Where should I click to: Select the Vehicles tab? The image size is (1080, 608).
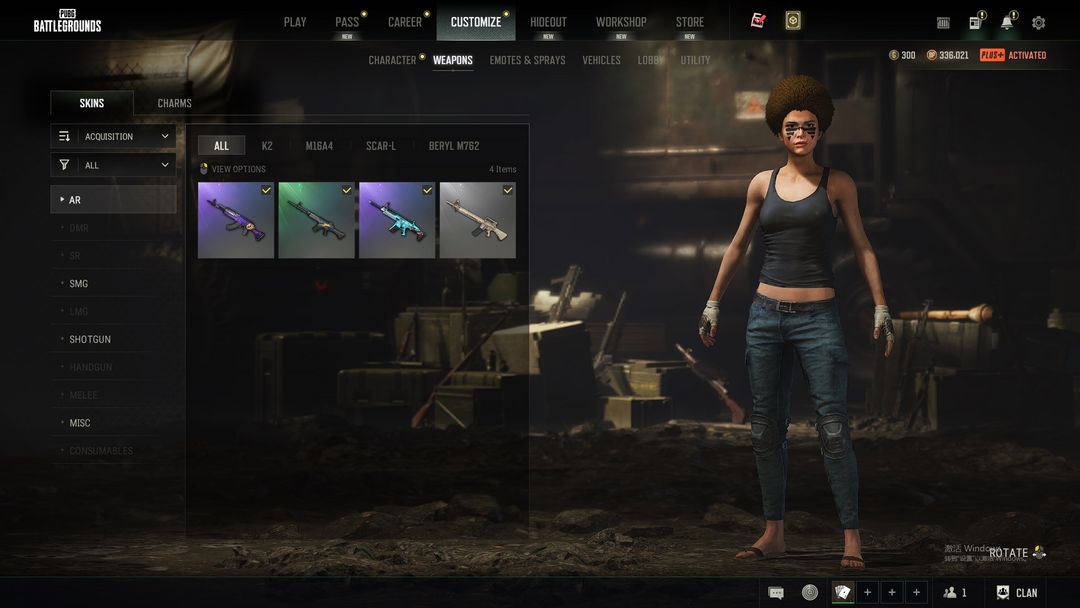click(601, 60)
